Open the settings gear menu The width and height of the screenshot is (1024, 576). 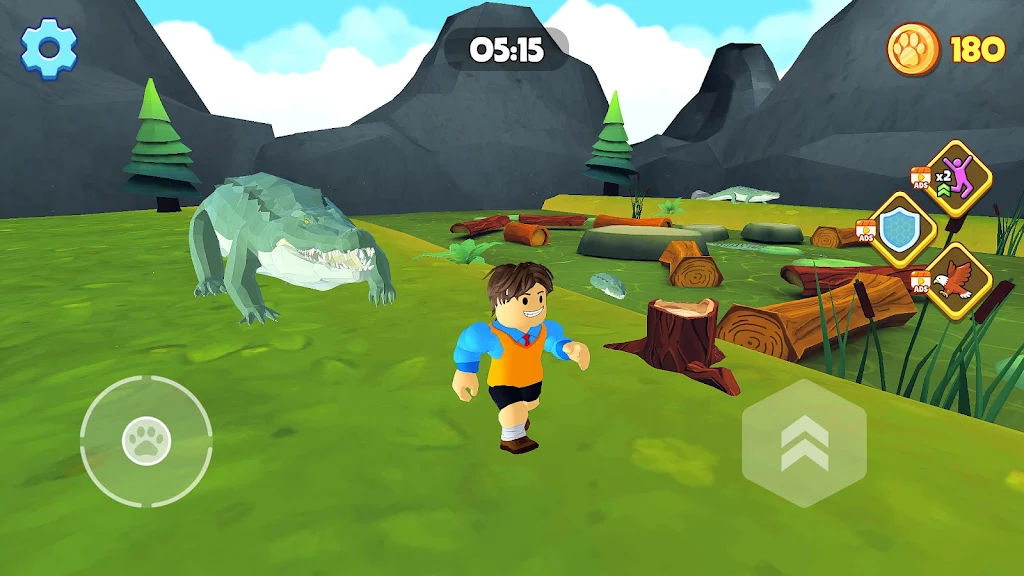(x=49, y=48)
